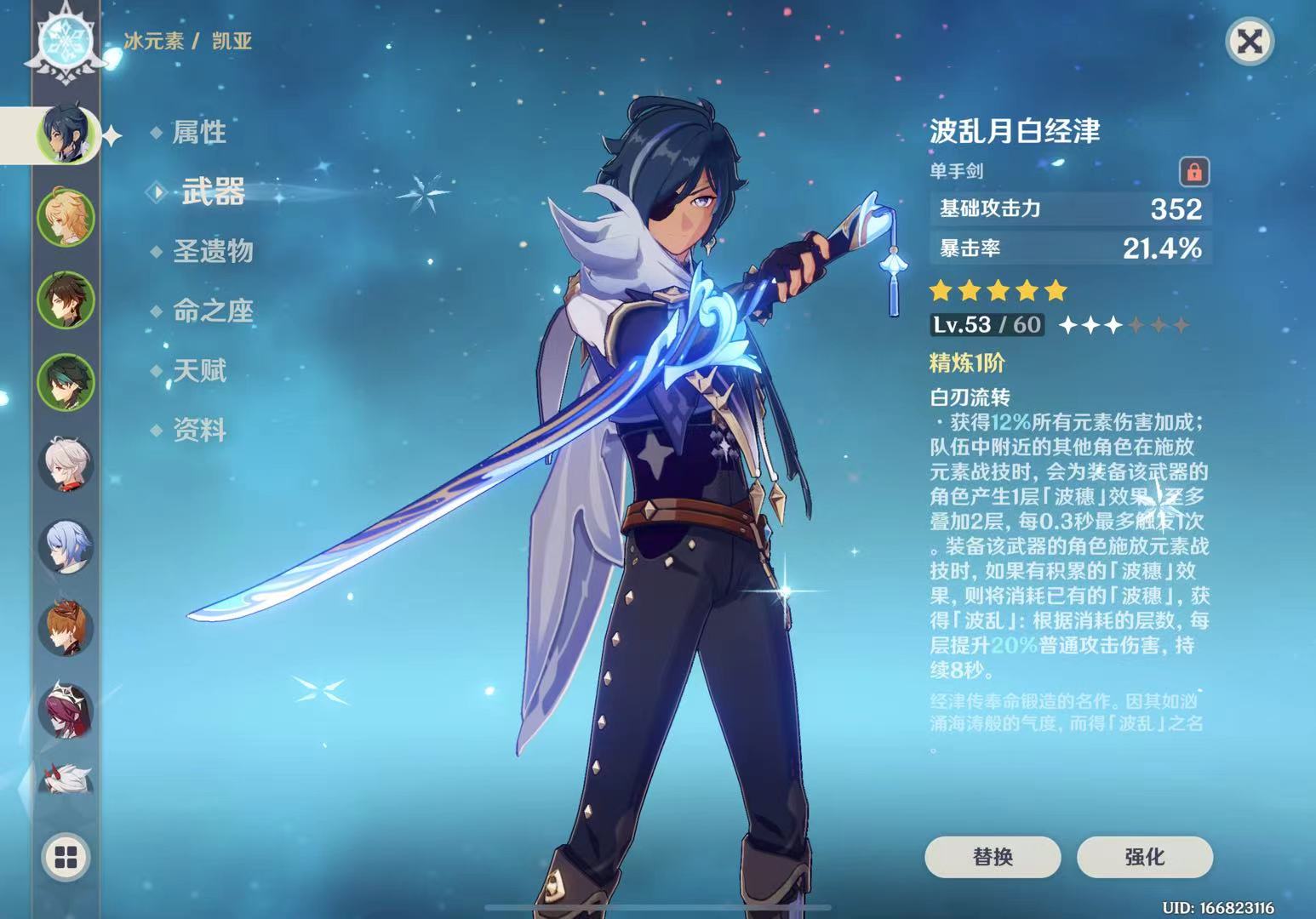Open the four-square character grid button
This screenshot has width=1316, height=919.
(66, 856)
